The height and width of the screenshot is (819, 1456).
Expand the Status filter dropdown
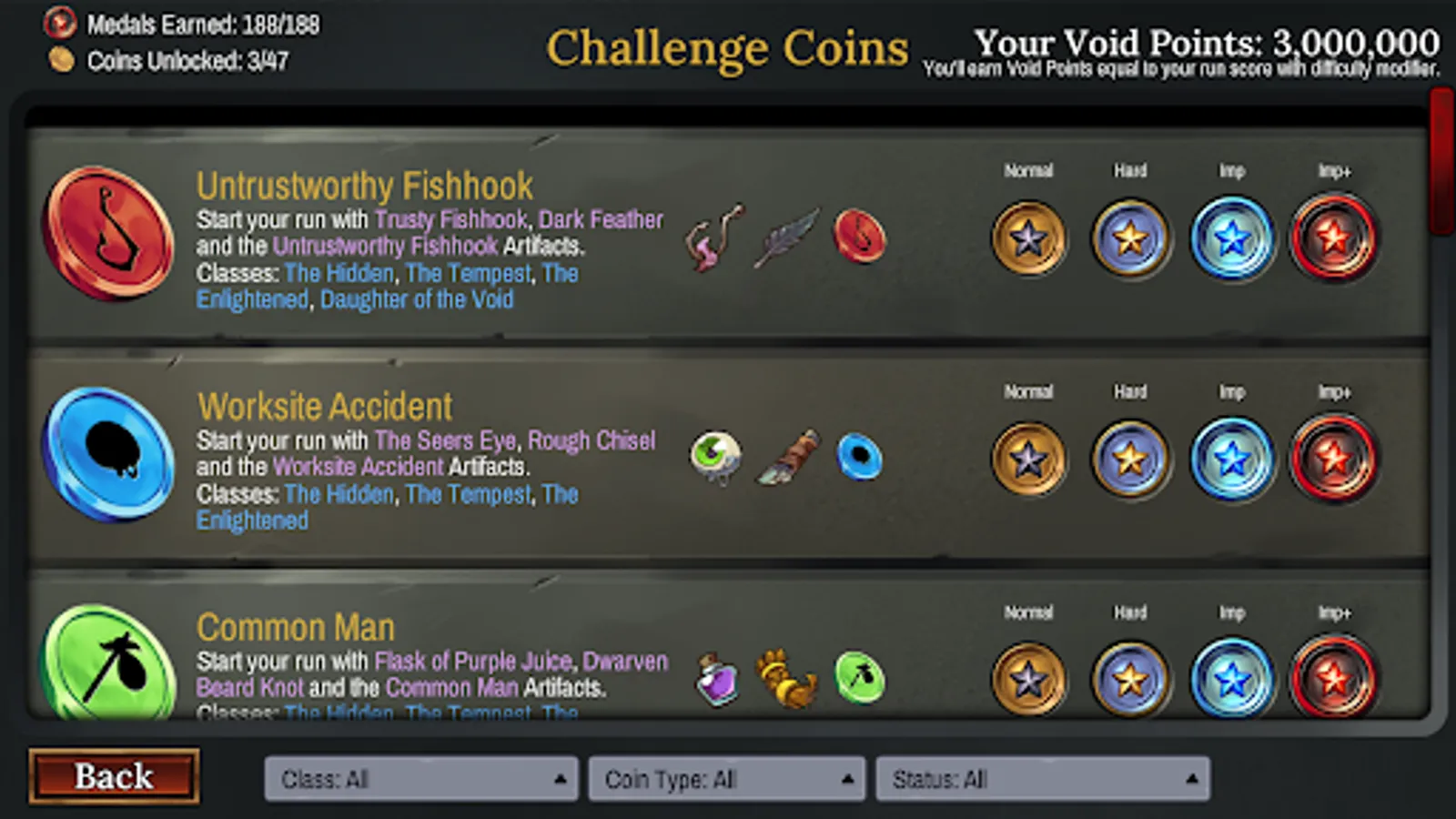click(x=1042, y=779)
